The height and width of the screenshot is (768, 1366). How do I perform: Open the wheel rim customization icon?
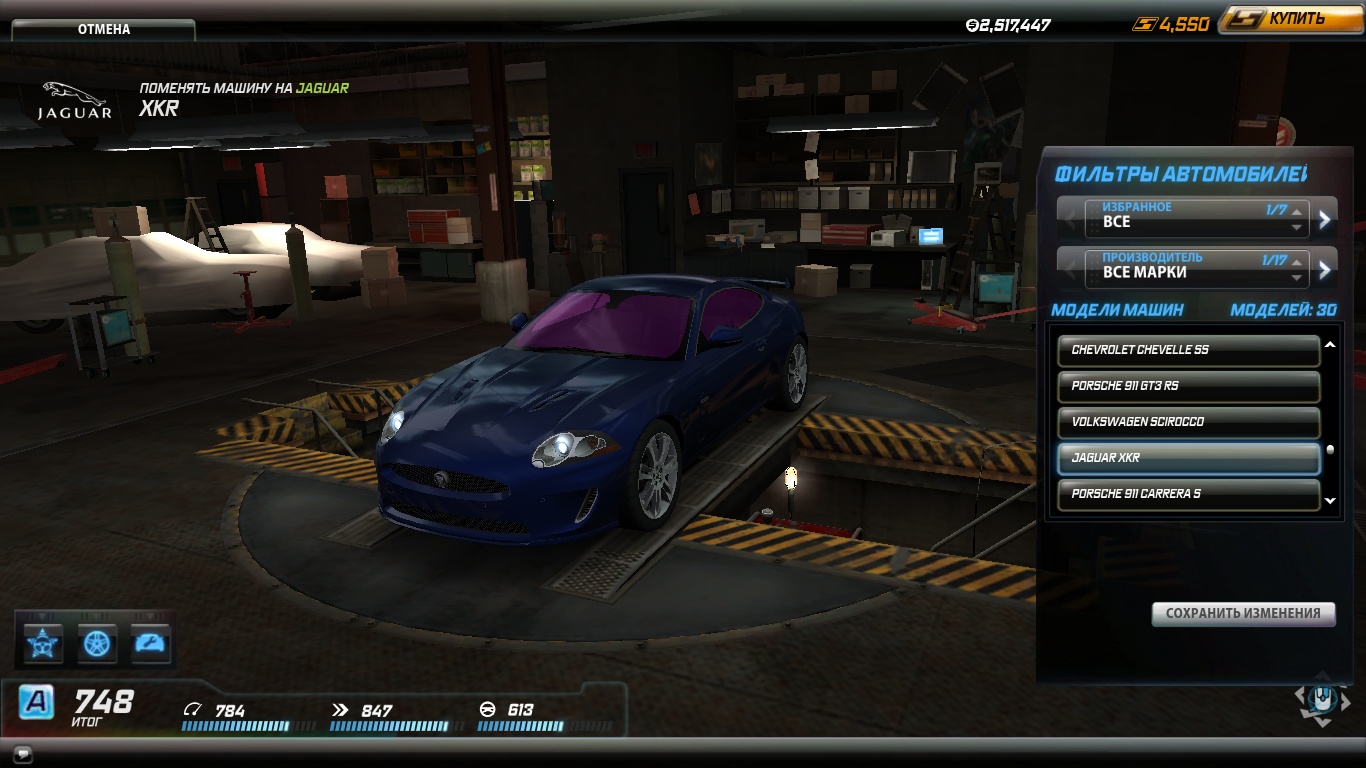click(x=97, y=643)
